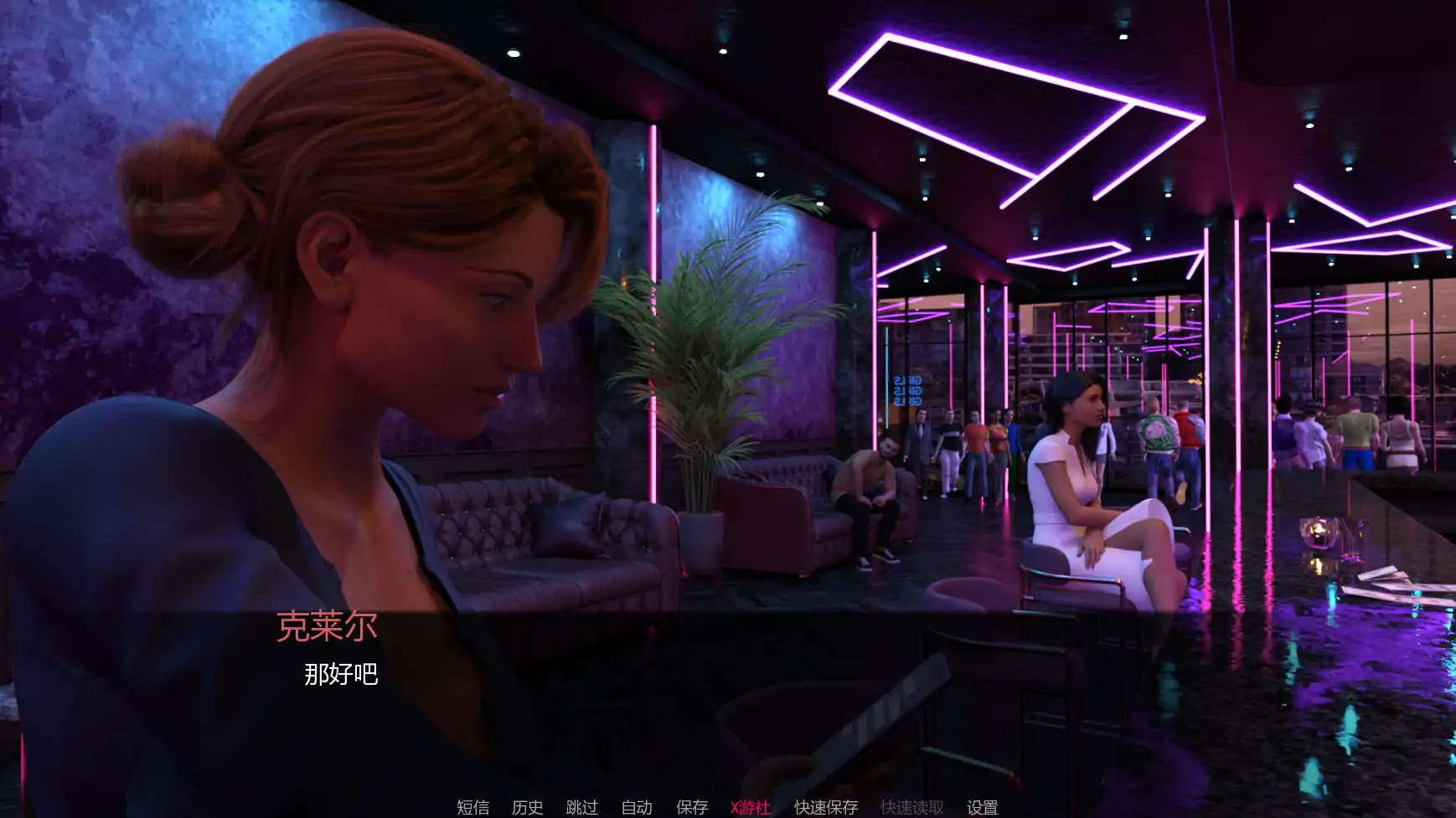Activate 跳过 to skip dialogue
The width and height of the screenshot is (1456, 818).
pos(581,807)
